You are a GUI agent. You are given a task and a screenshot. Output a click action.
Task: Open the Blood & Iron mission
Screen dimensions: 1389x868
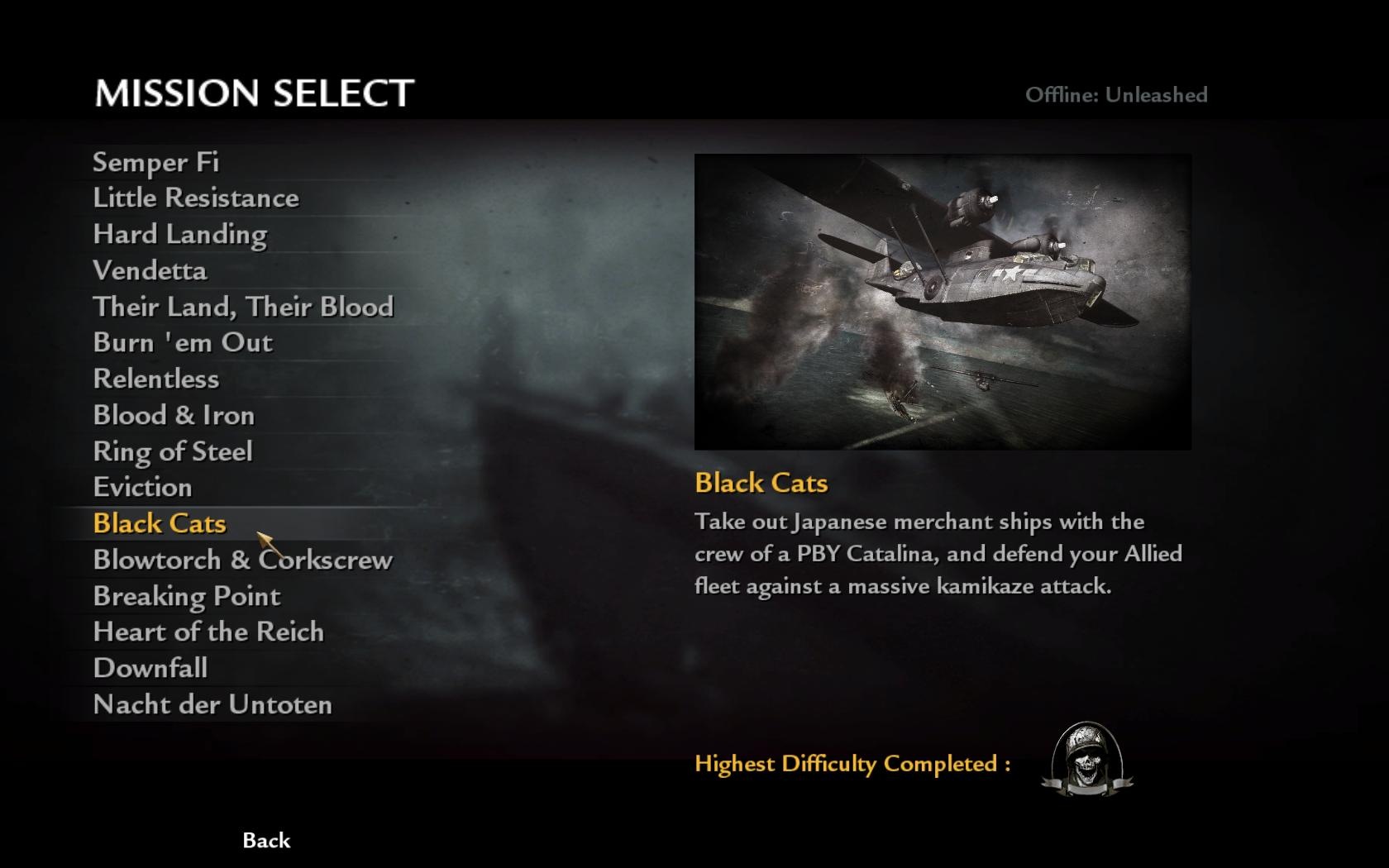174,415
